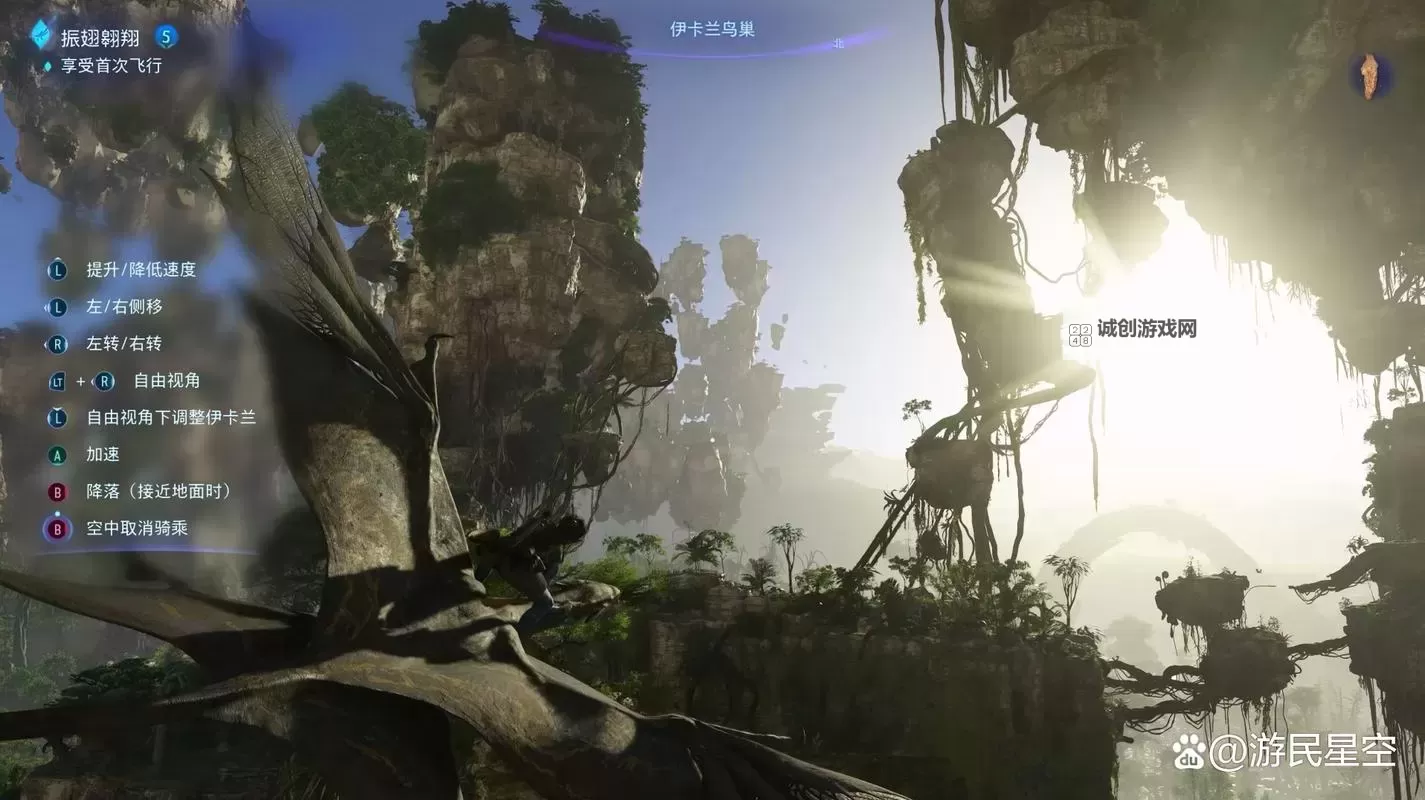
Task: Open the 振翅翱翔 quest tracker
Action: click(x=100, y=38)
